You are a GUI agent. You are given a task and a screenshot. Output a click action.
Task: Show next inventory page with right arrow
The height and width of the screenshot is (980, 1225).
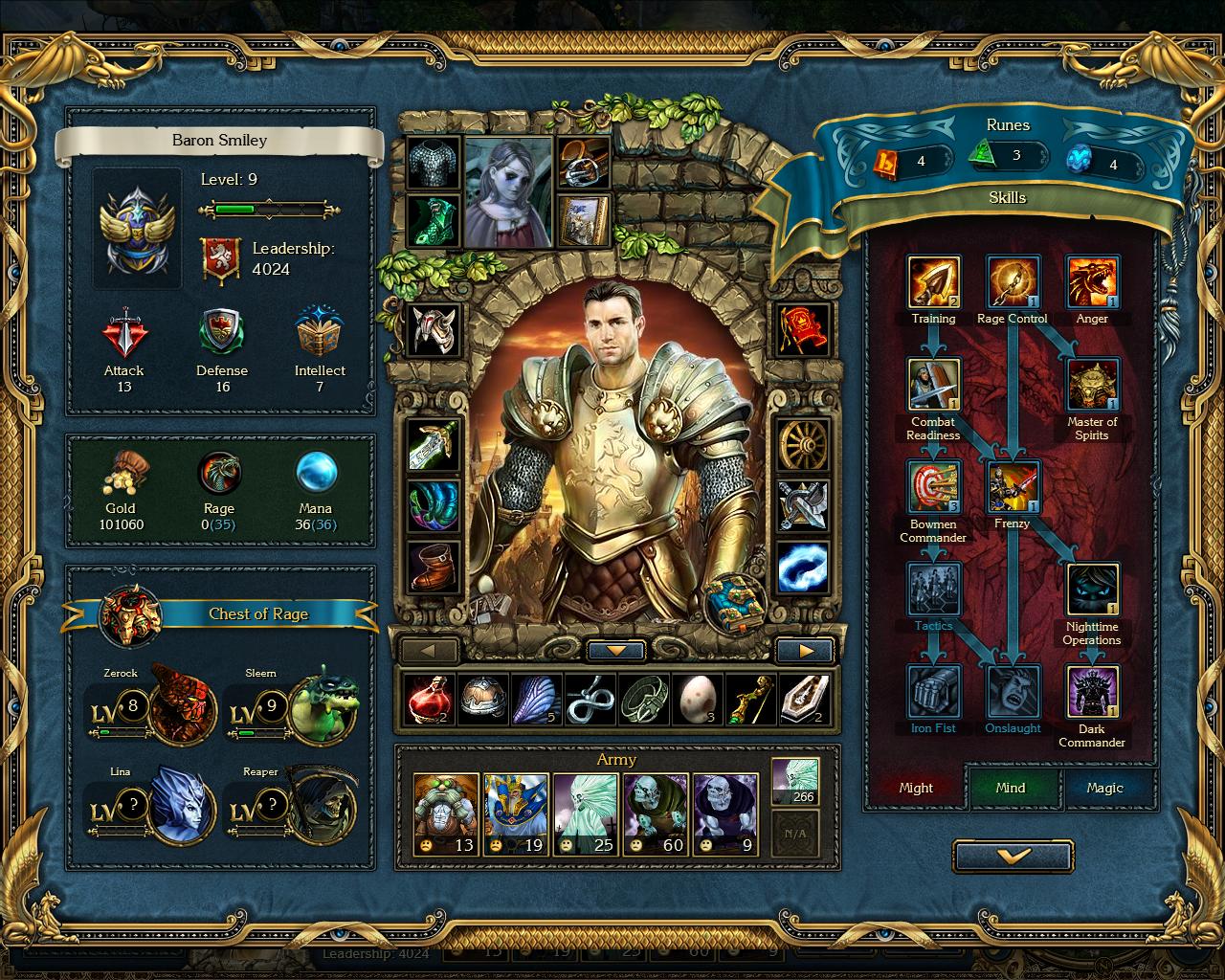coord(805,651)
